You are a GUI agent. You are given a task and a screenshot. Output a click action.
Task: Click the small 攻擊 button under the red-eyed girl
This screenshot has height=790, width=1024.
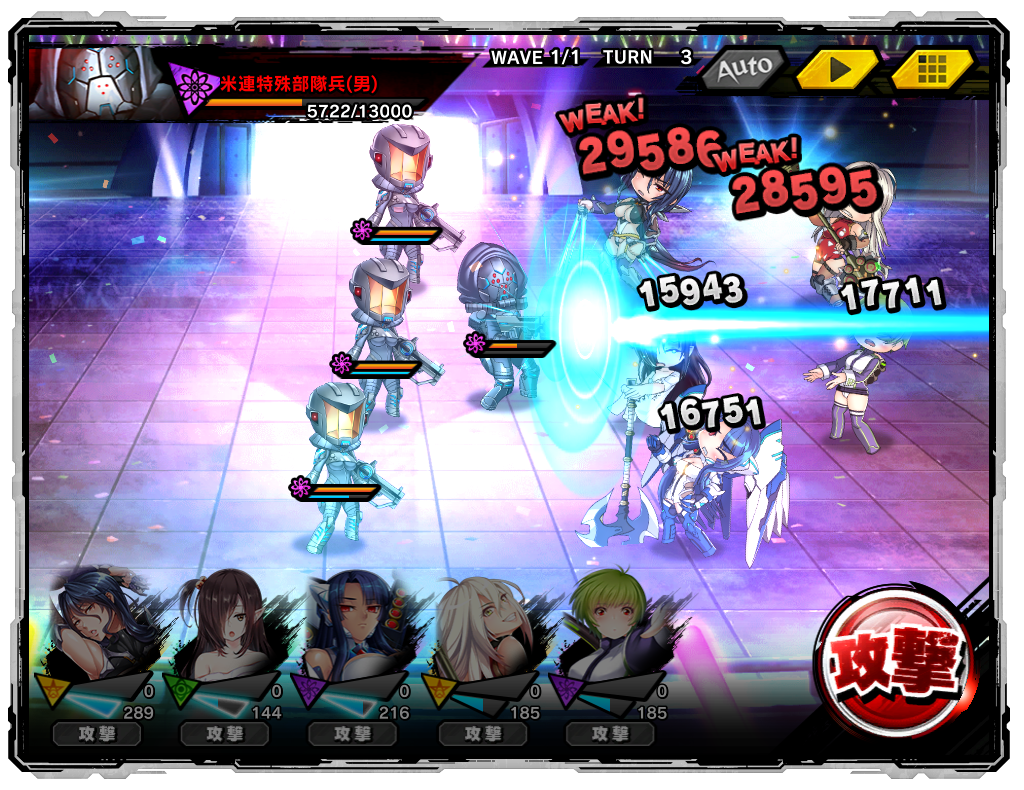(x=353, y=734)
